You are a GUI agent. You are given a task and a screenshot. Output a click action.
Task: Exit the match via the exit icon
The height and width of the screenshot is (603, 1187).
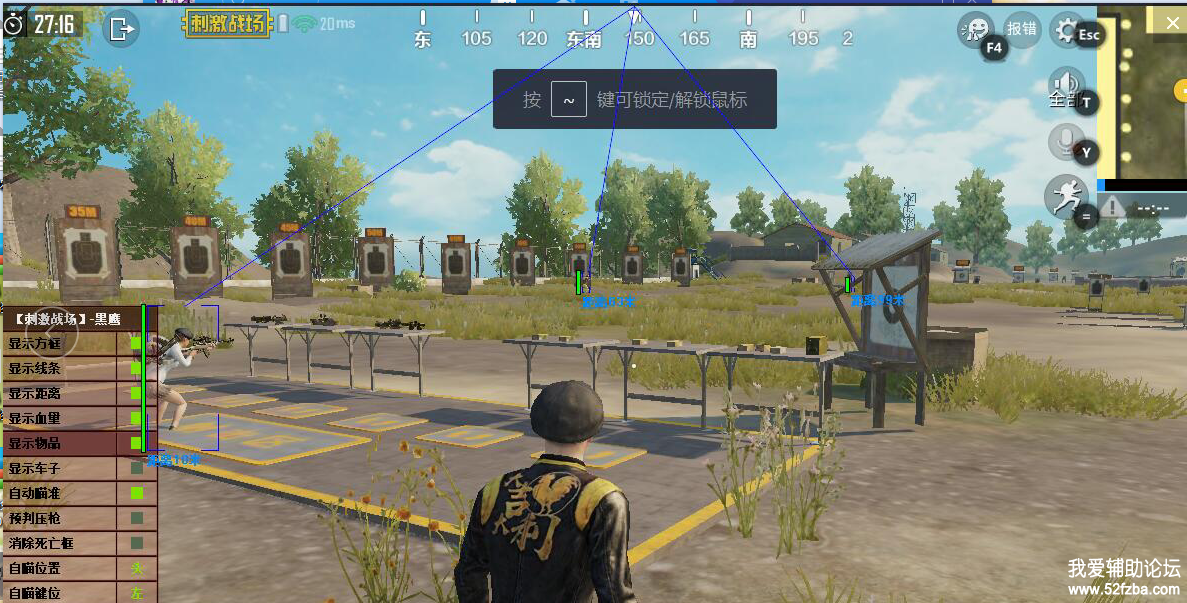coord(121,28)
